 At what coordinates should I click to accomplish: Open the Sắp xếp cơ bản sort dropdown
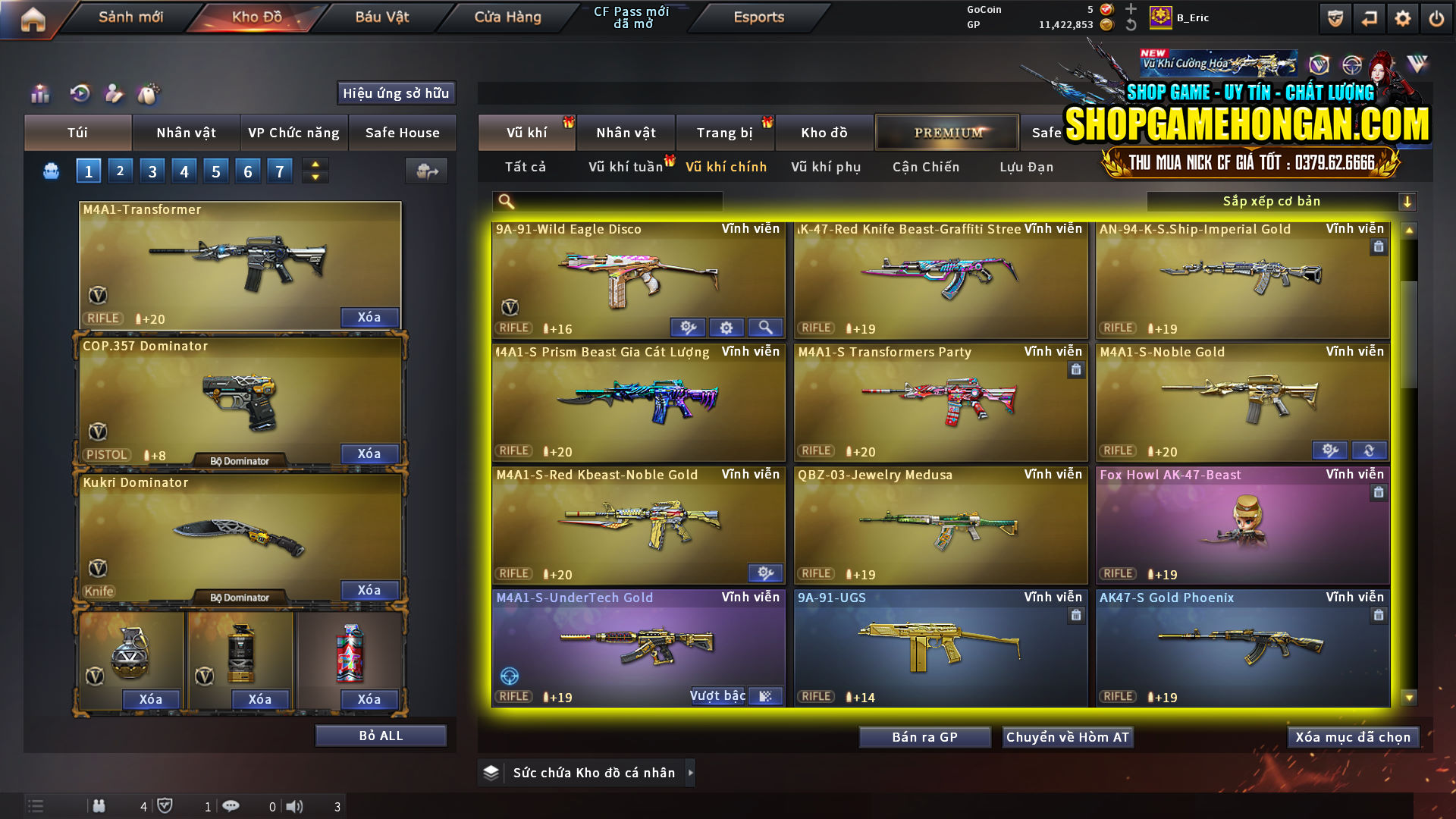pyautogui.click(x=1274, y=201)
